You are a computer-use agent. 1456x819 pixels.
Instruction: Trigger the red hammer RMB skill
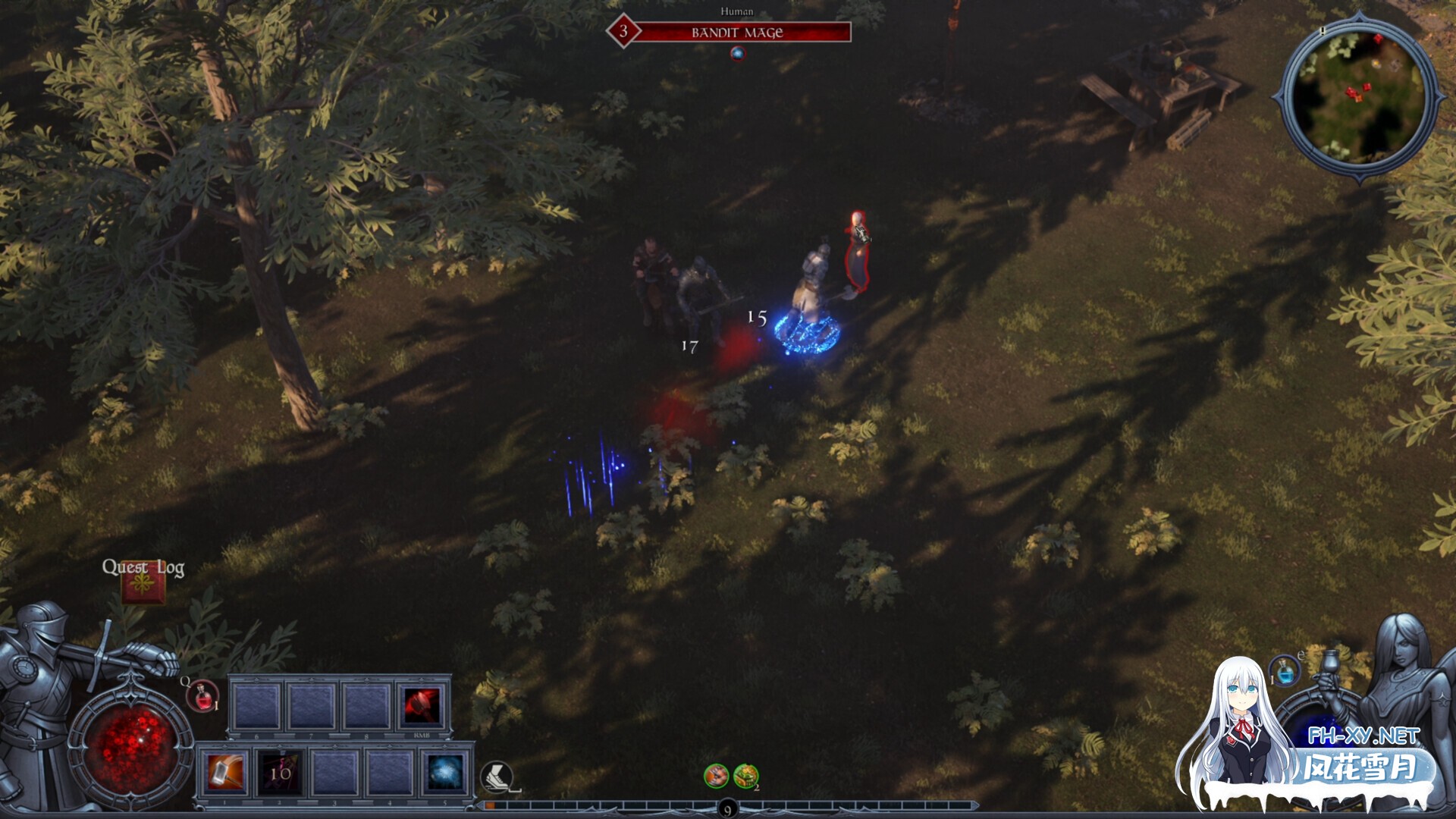click(x=422, y=705)
